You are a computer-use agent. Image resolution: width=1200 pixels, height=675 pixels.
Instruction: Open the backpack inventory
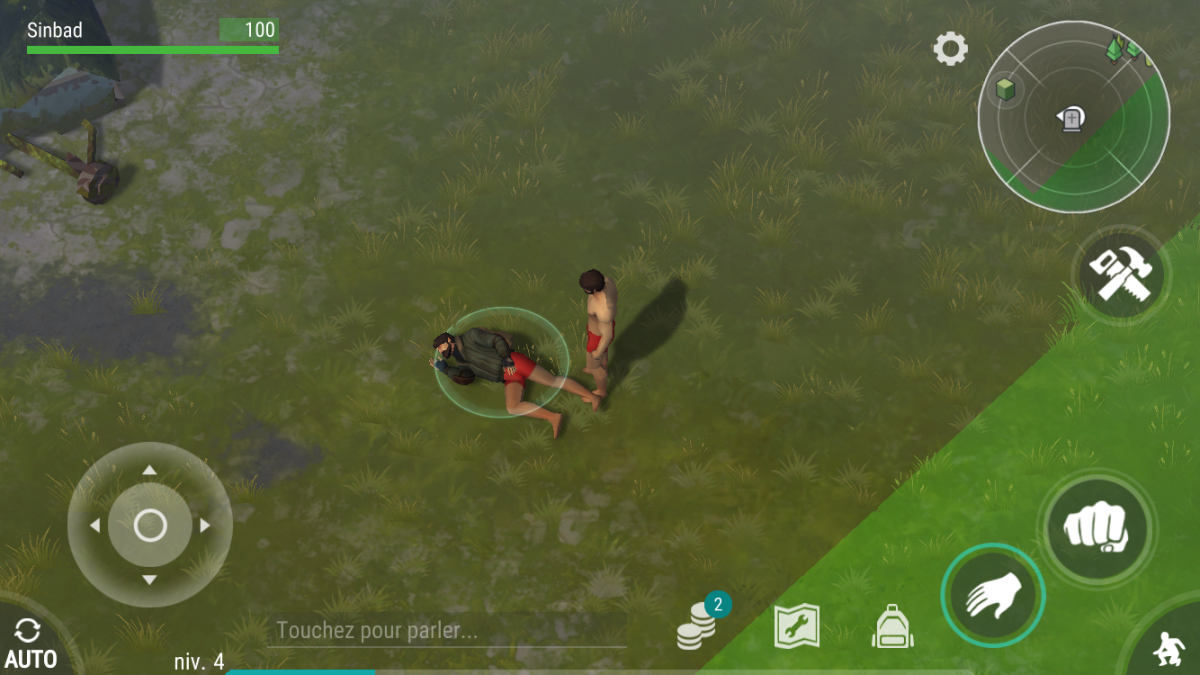pyautogui.click(x=892, y=627)
